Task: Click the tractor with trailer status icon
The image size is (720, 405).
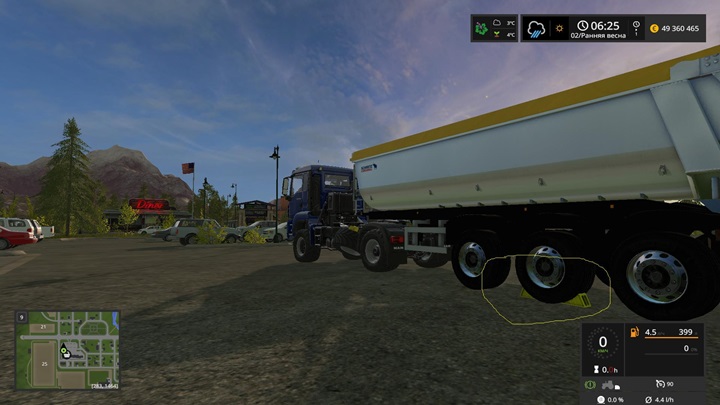Action: [611, 384]
